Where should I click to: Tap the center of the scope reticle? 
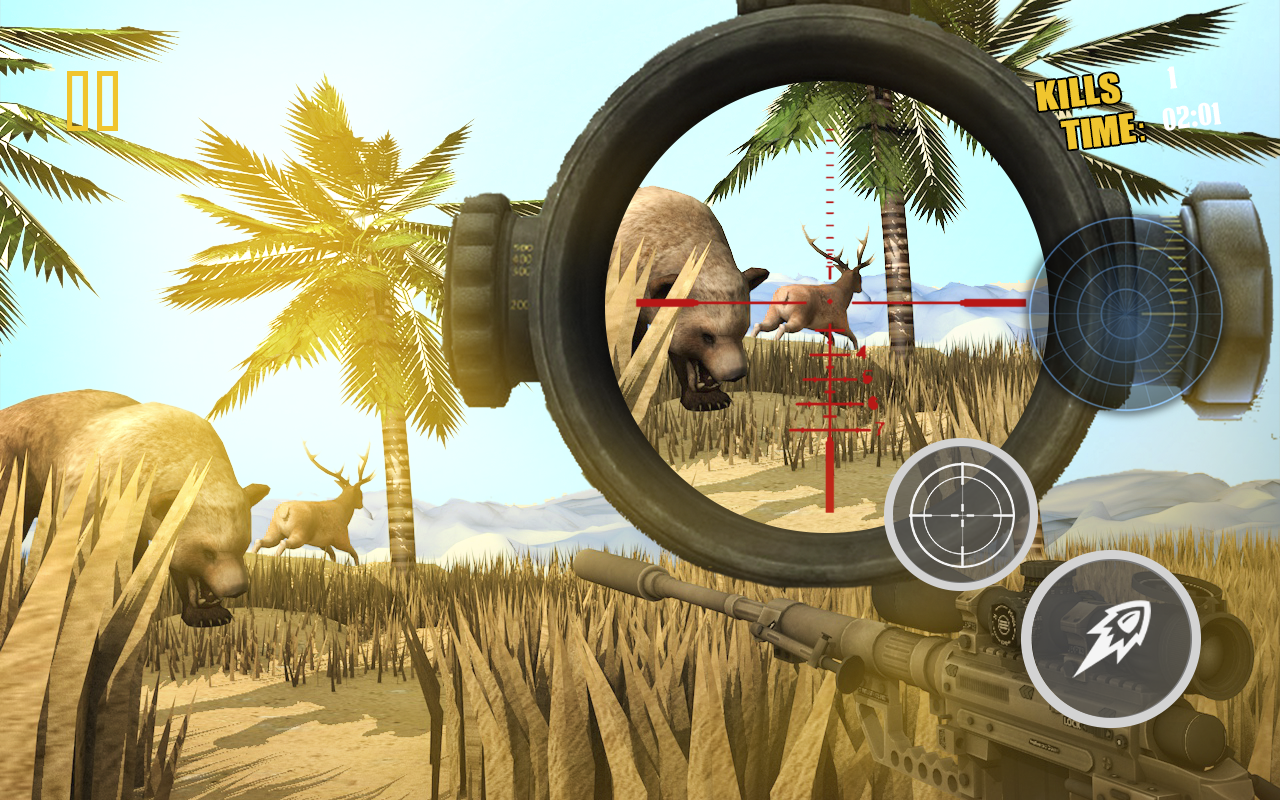[828, 300]
